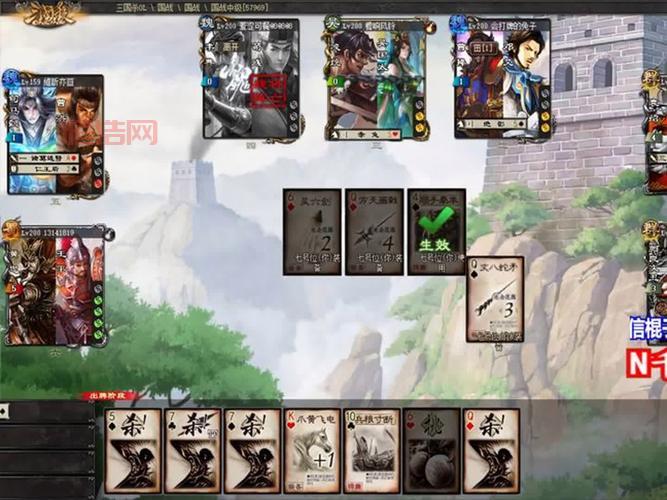Viewport: 667px width, 500px height.
Task: Pick the 爪黄飞电 horse card
Action: coord(312,450)
